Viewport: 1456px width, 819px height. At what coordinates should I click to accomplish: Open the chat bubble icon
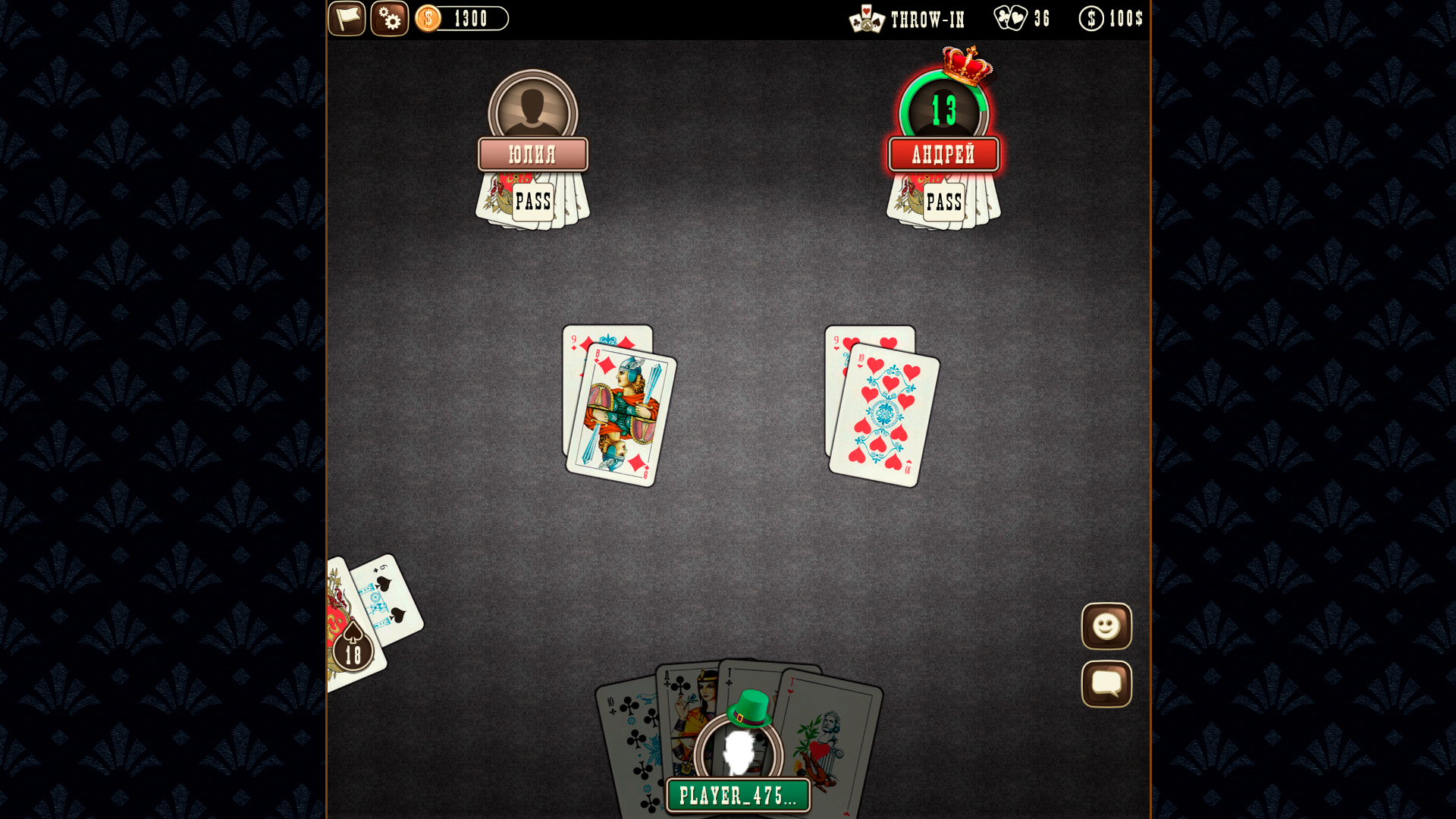click(x=1106, y=682)
